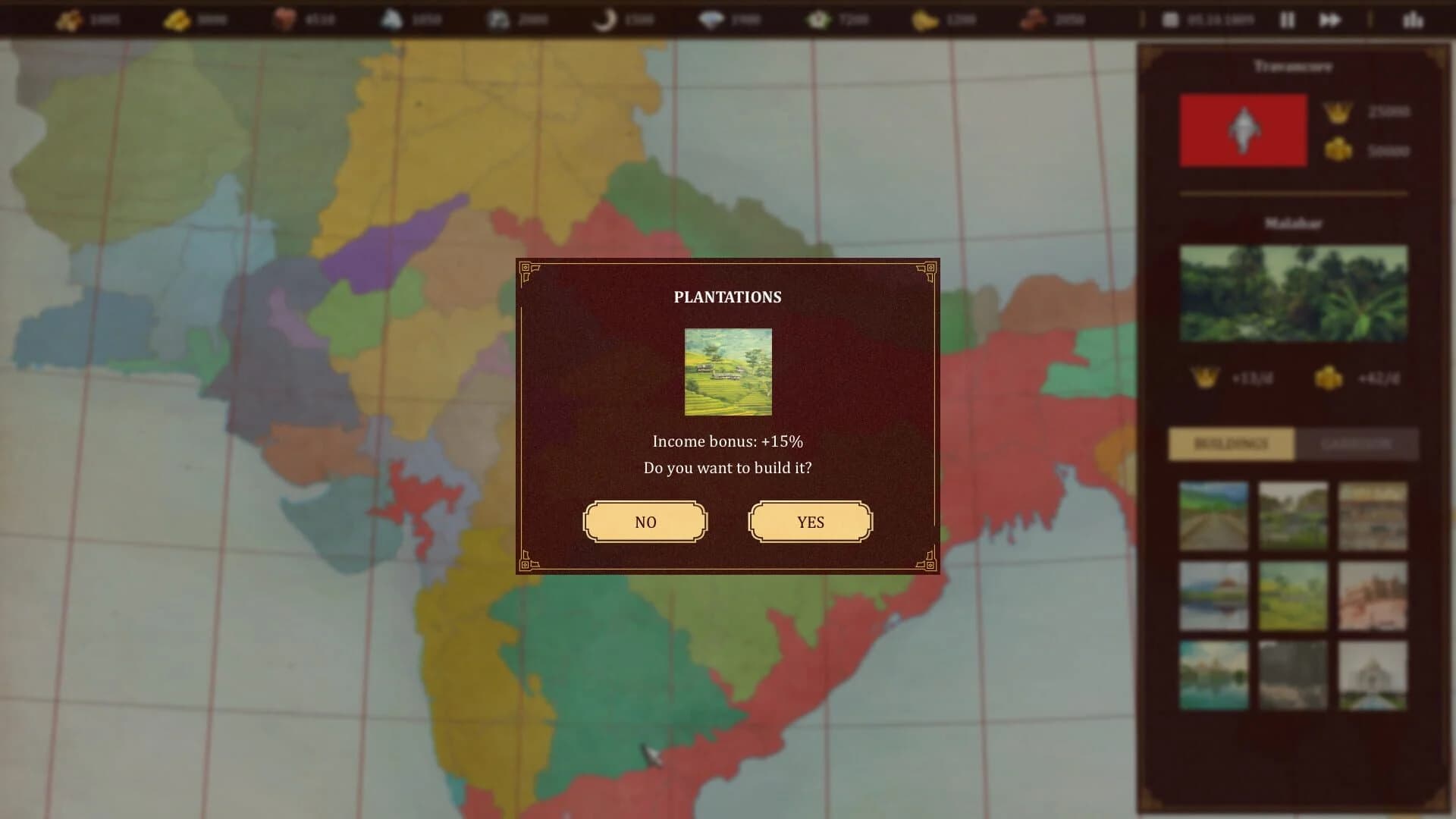Decline the Plantations with NO

coord(645,522)
